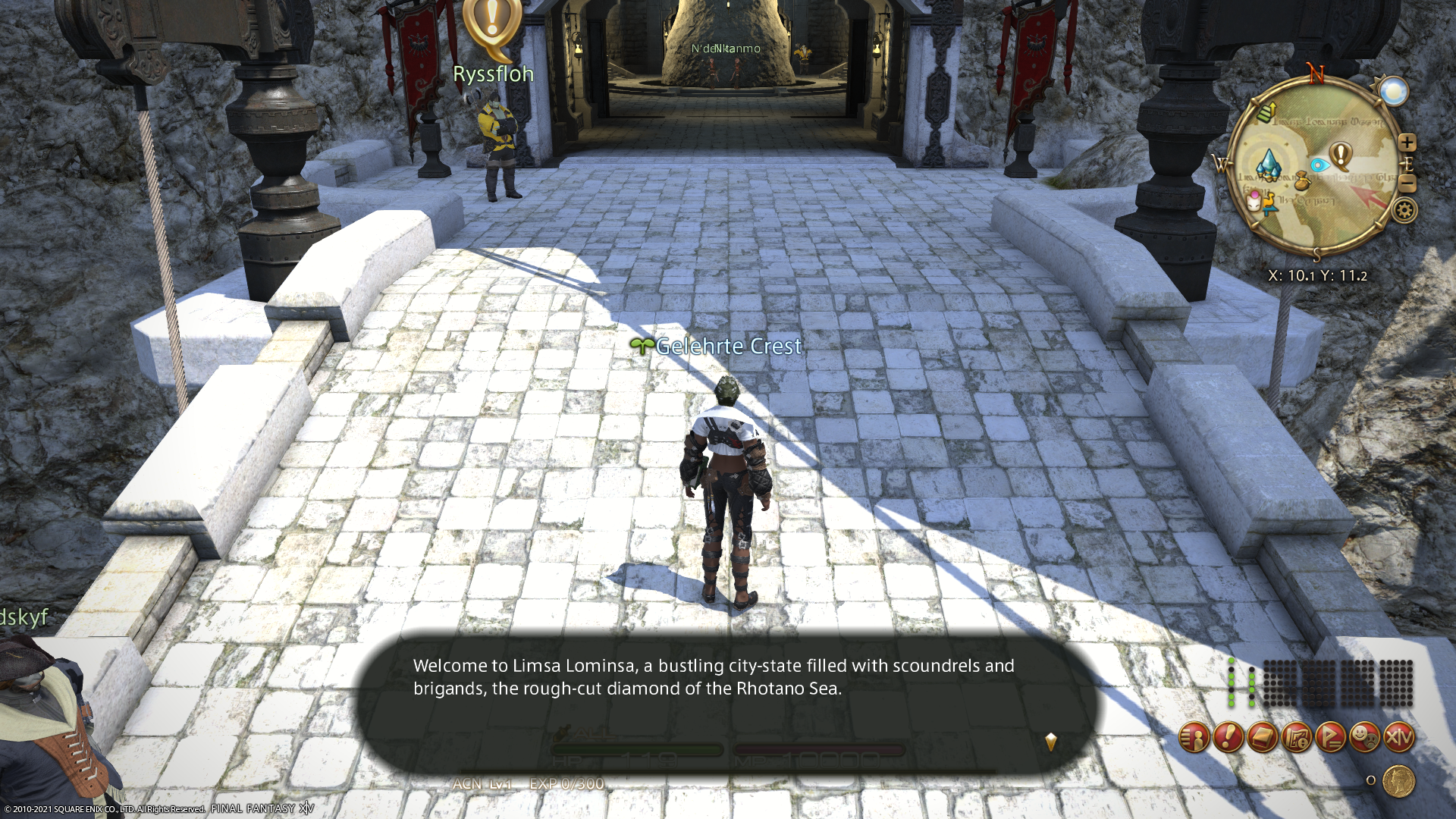Viewport: 1456px width, 819px height.
Task: Open the Social smiley-faces menu
Action: pyautogui.click(x=1365, y=737)
